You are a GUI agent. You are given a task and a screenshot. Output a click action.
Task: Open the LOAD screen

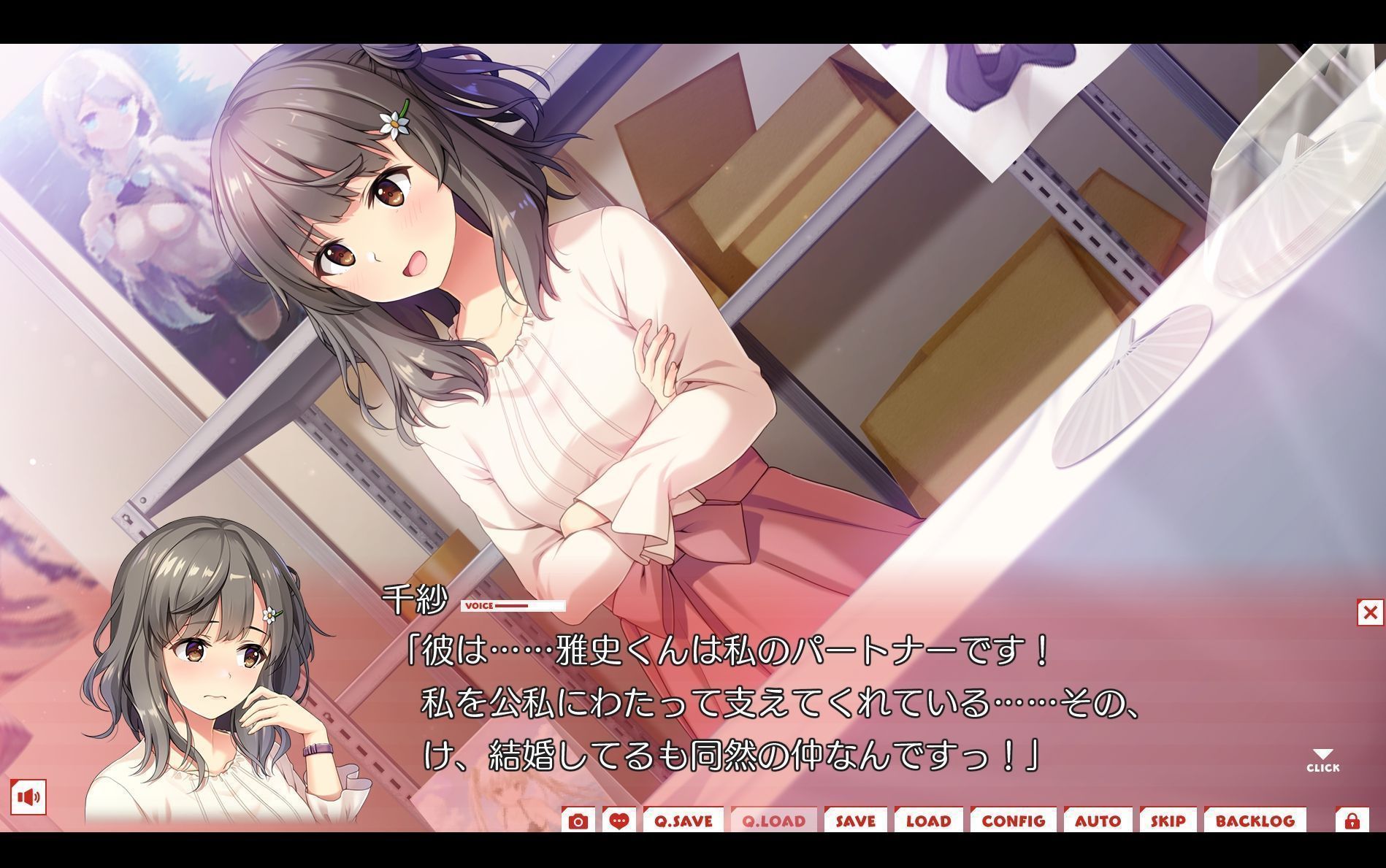click(x=929, y=821)
